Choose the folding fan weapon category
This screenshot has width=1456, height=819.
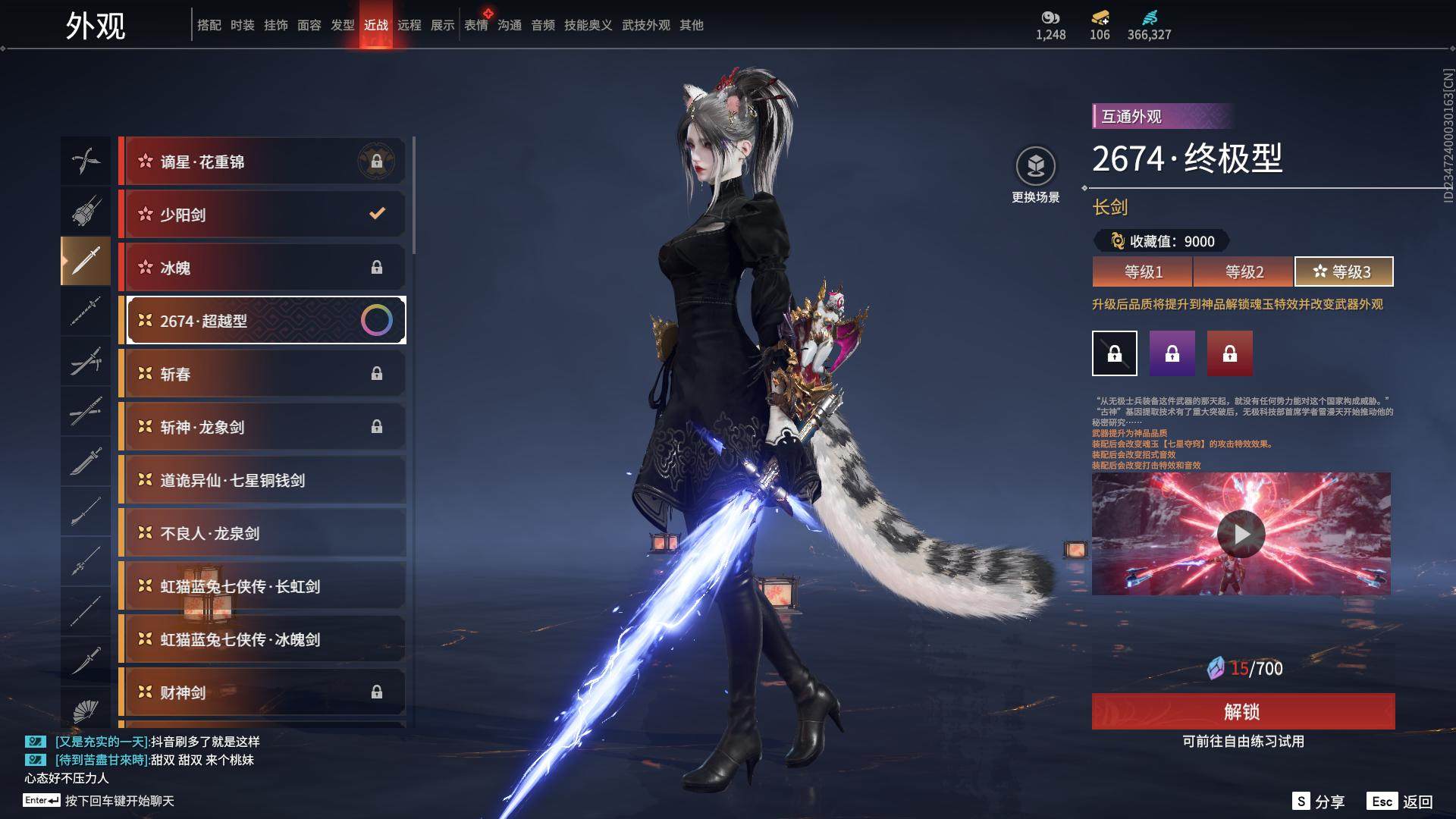86,711
